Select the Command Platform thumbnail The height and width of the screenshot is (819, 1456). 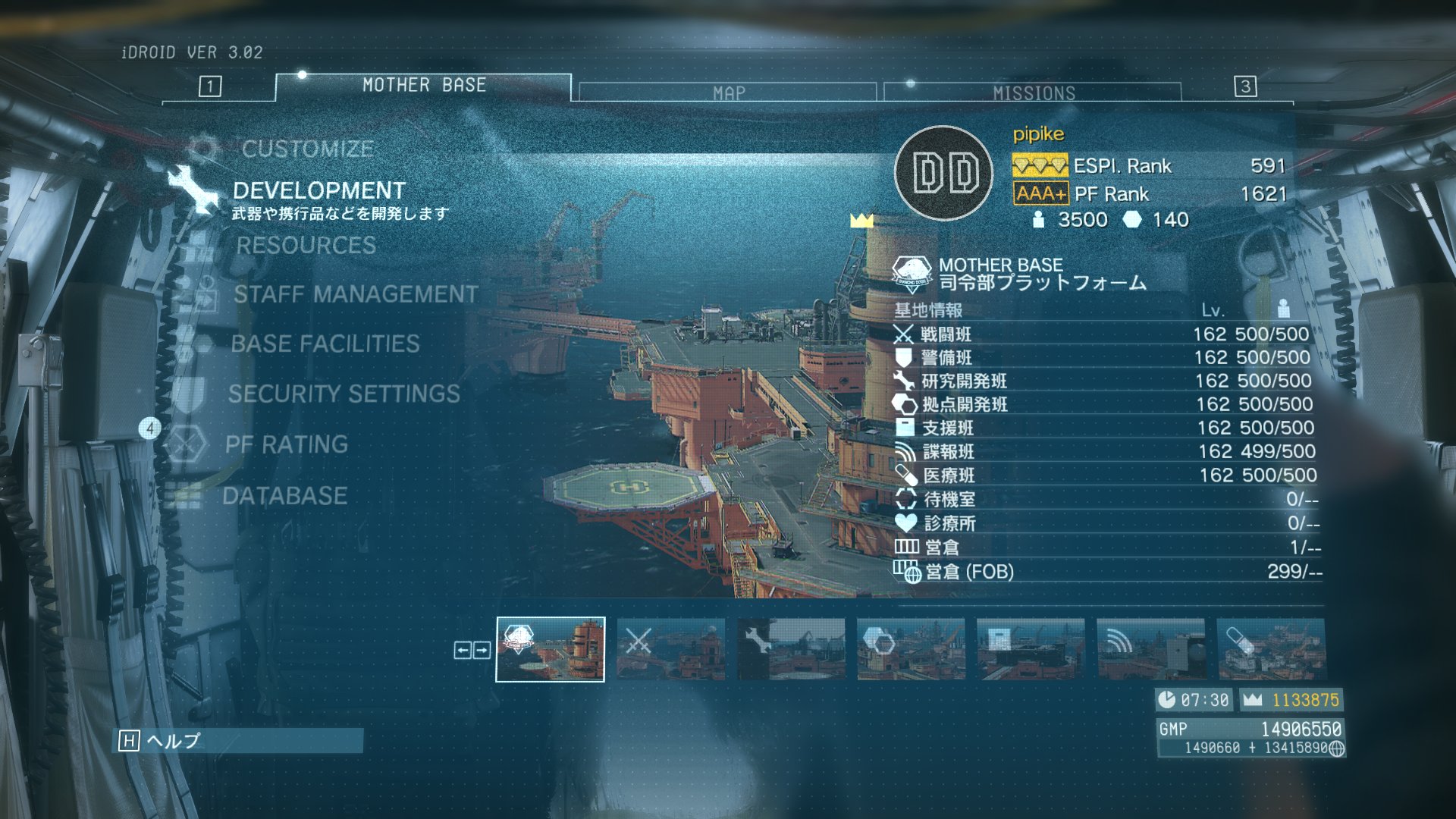point(551,649)
